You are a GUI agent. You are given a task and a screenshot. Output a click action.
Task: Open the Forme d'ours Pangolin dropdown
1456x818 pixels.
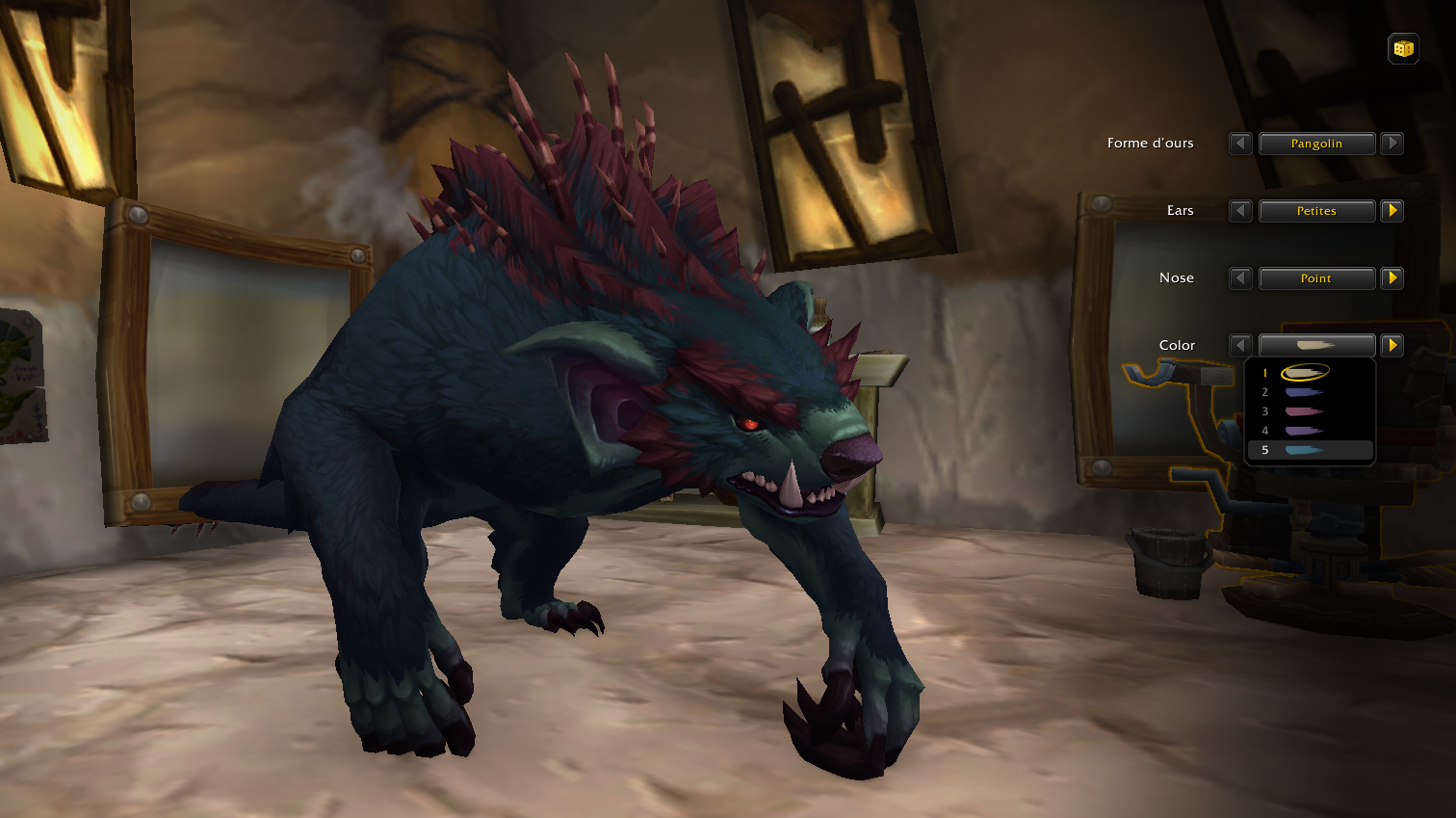click(x=1316, y=144)
